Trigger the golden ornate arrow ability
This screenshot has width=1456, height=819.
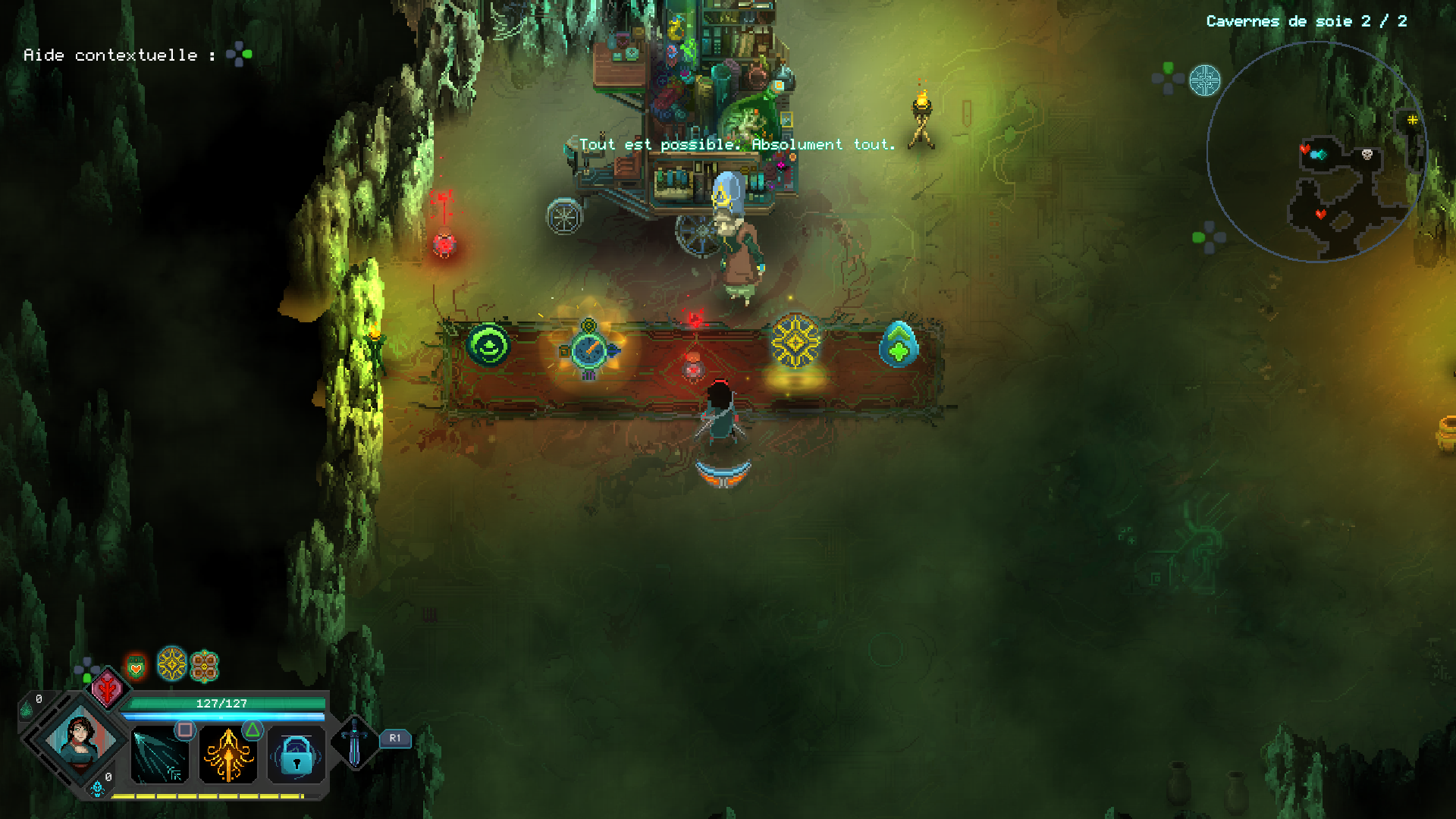click(227, 755)
